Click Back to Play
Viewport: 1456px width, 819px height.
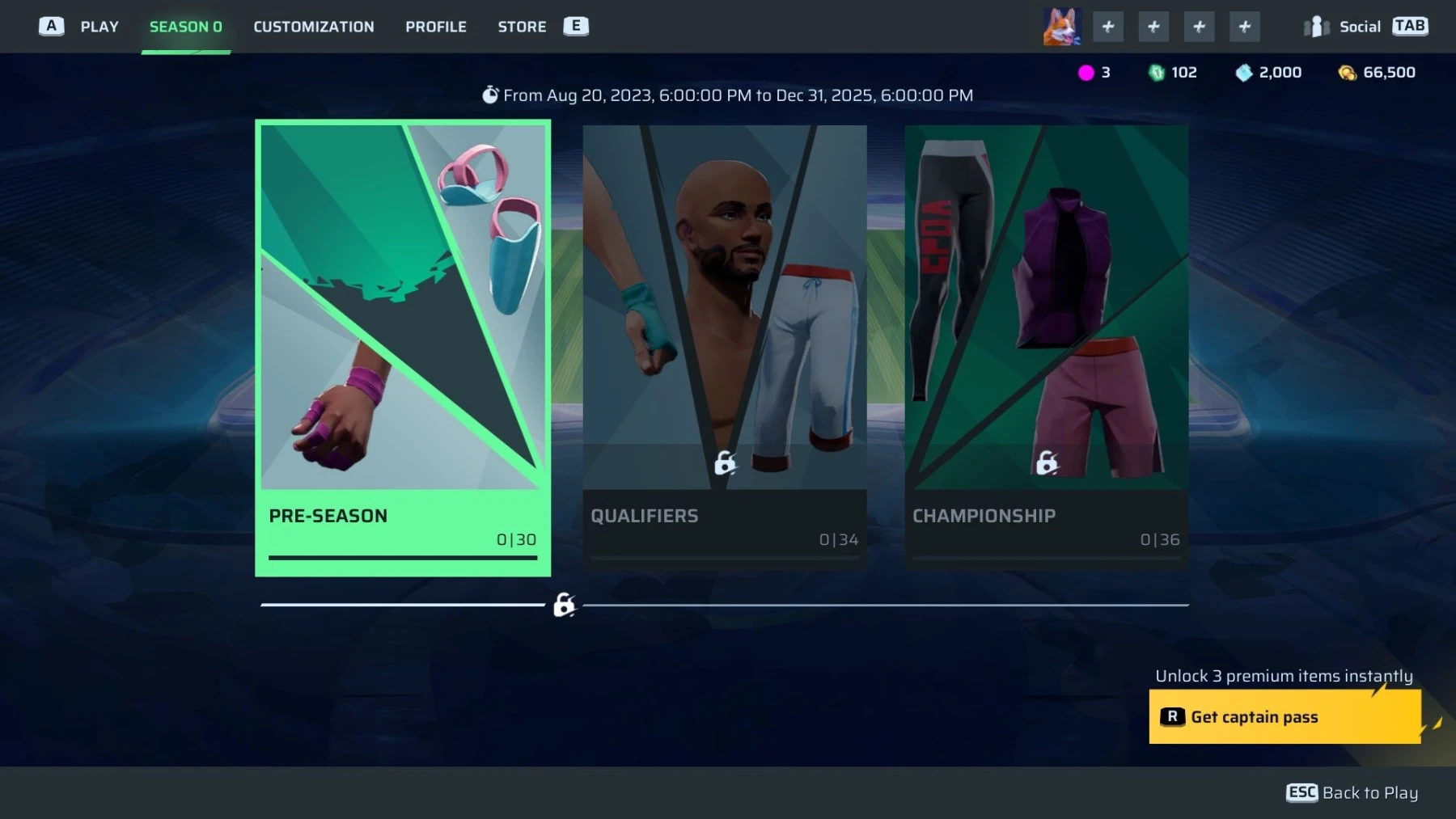tap(1351, 792)
